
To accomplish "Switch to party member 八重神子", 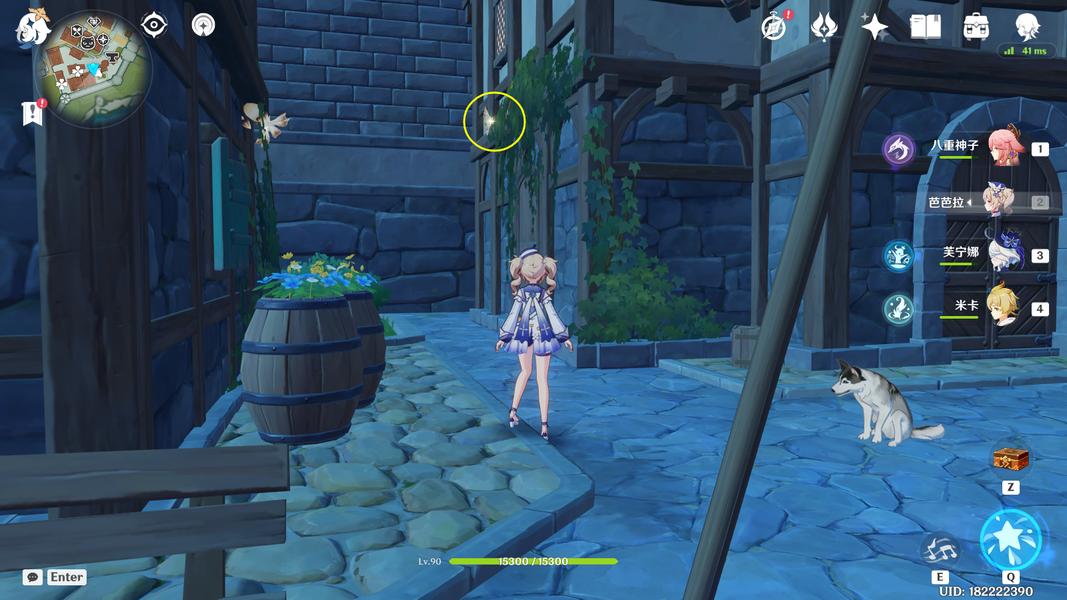I will (1000, 148).
